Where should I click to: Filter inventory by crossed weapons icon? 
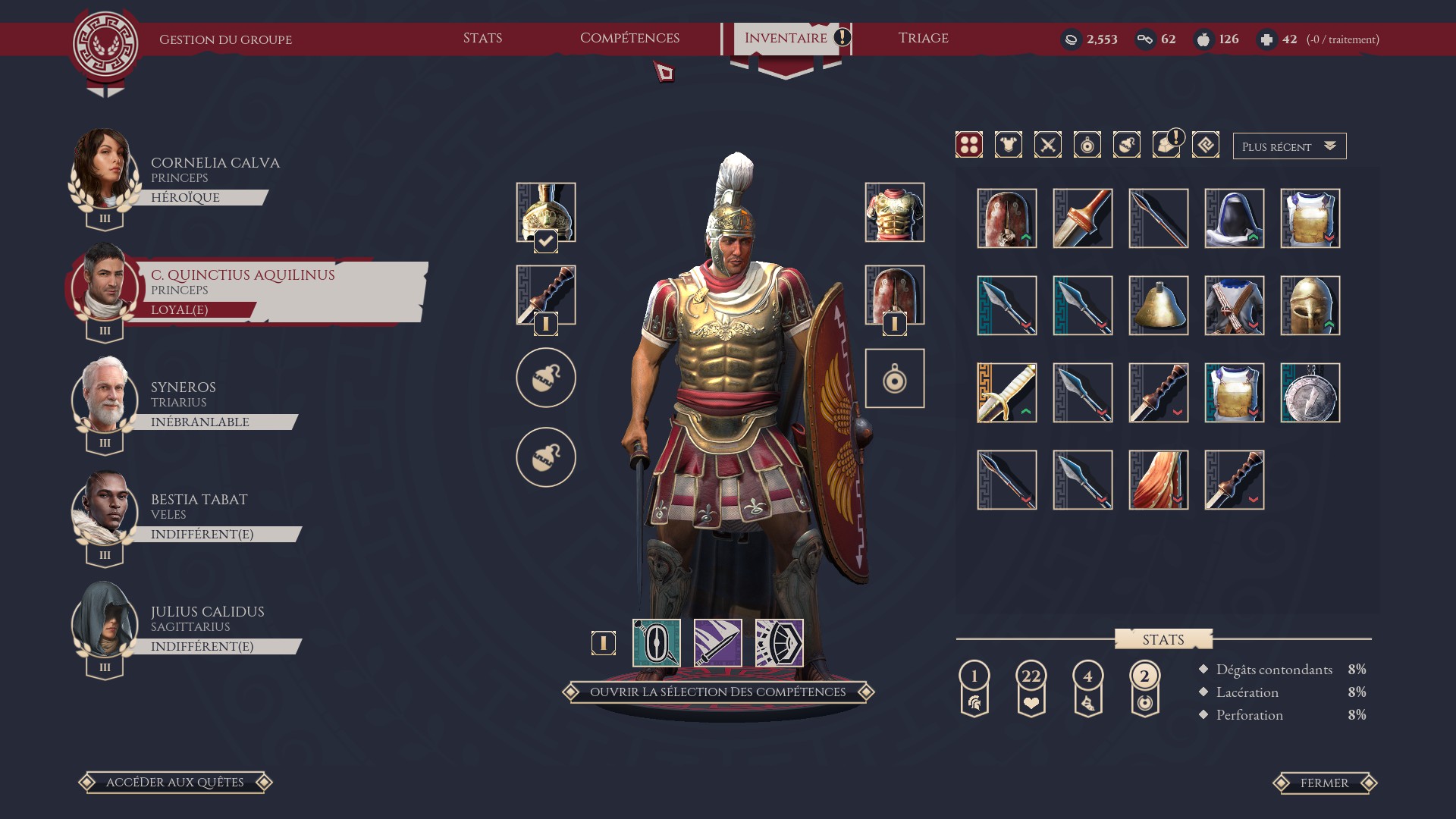click(x=1048, y=145)
